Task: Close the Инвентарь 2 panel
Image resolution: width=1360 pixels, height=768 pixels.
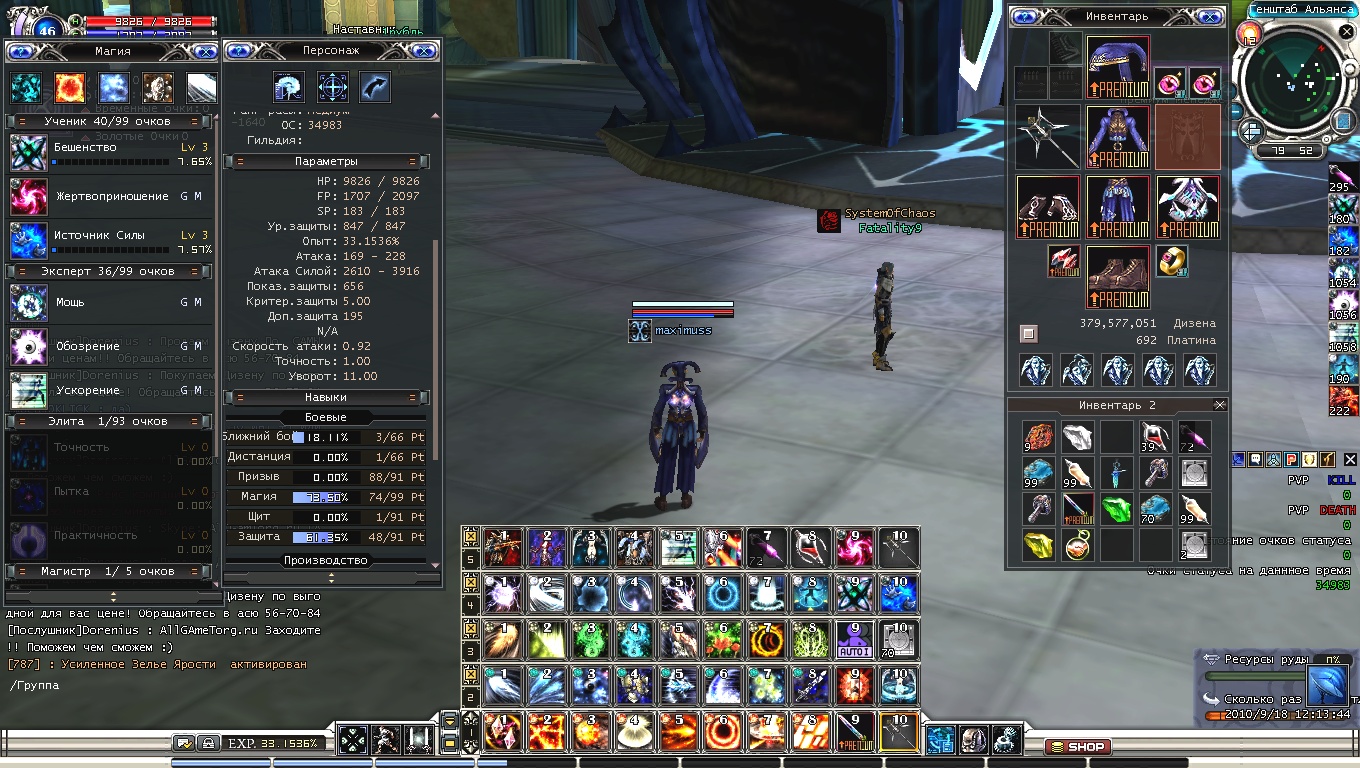Action: 1219,405
